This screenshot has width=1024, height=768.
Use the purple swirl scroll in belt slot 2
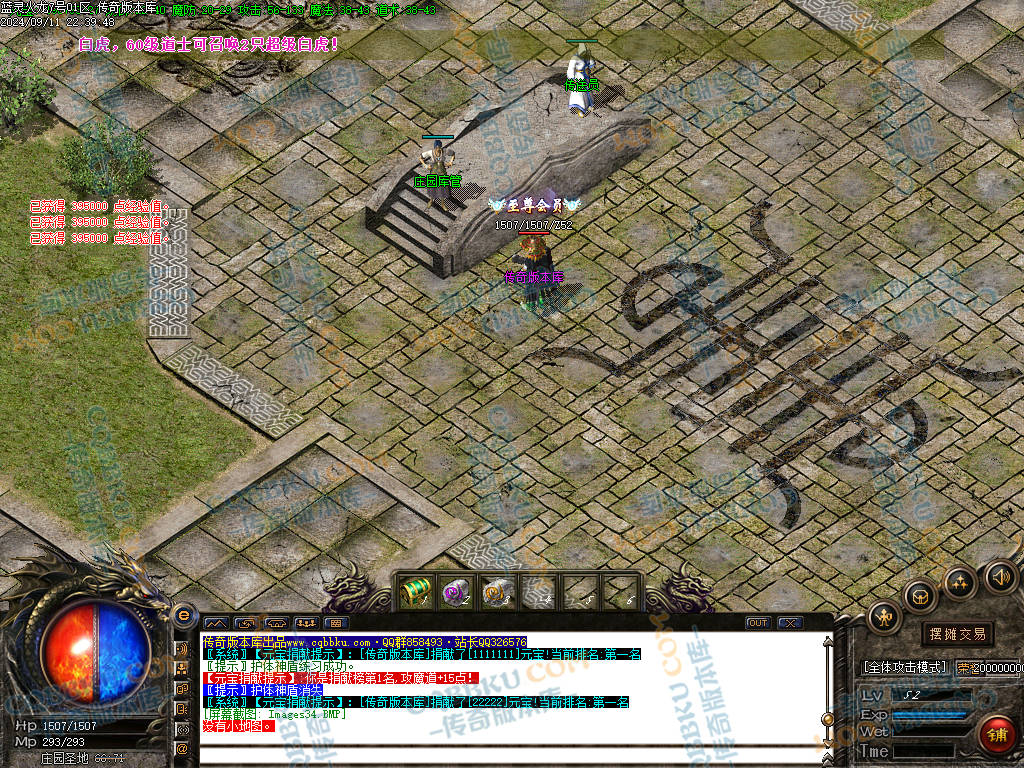coord(456,592)
